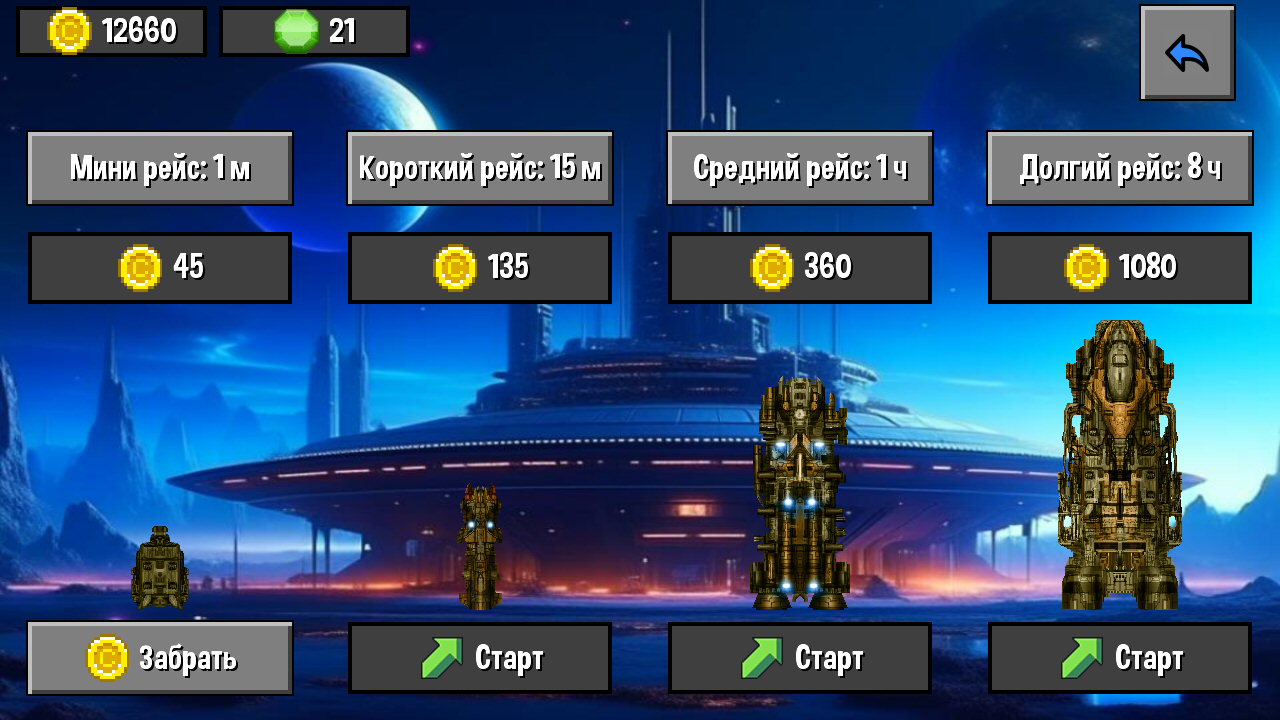This screenshot has height=720, width=1280.
Task: Select the small shuttle for the mini flight
Action: point(160,570)
